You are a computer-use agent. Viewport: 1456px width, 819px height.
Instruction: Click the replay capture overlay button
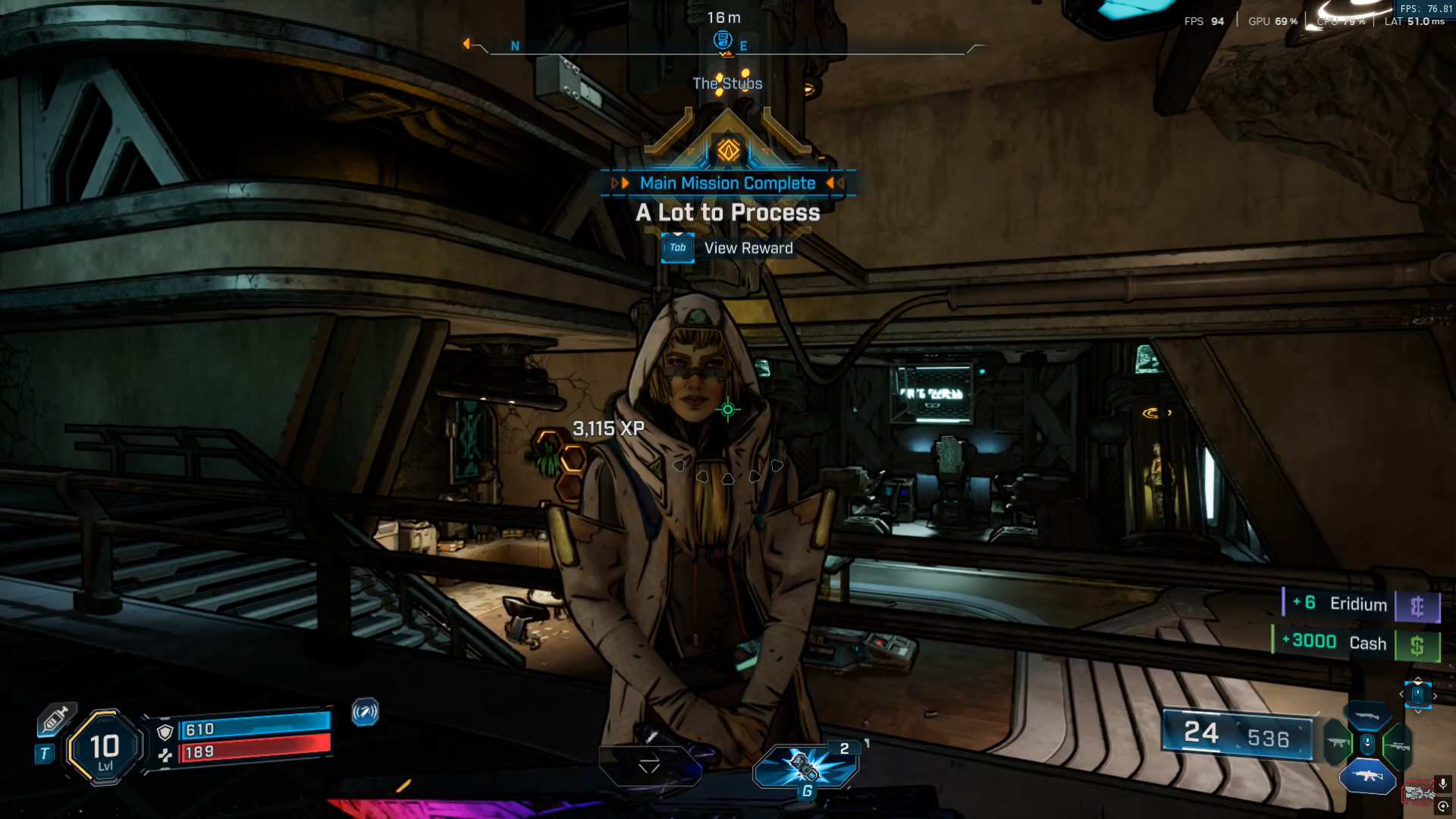[1443, 807]
